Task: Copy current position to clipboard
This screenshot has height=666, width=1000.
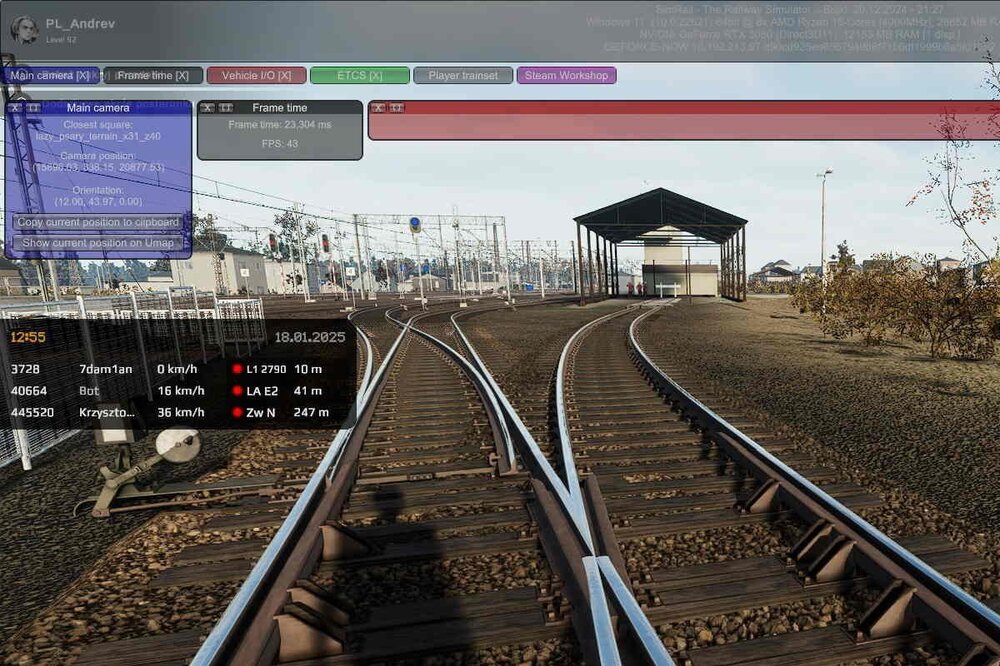Action: click(98, 222)
